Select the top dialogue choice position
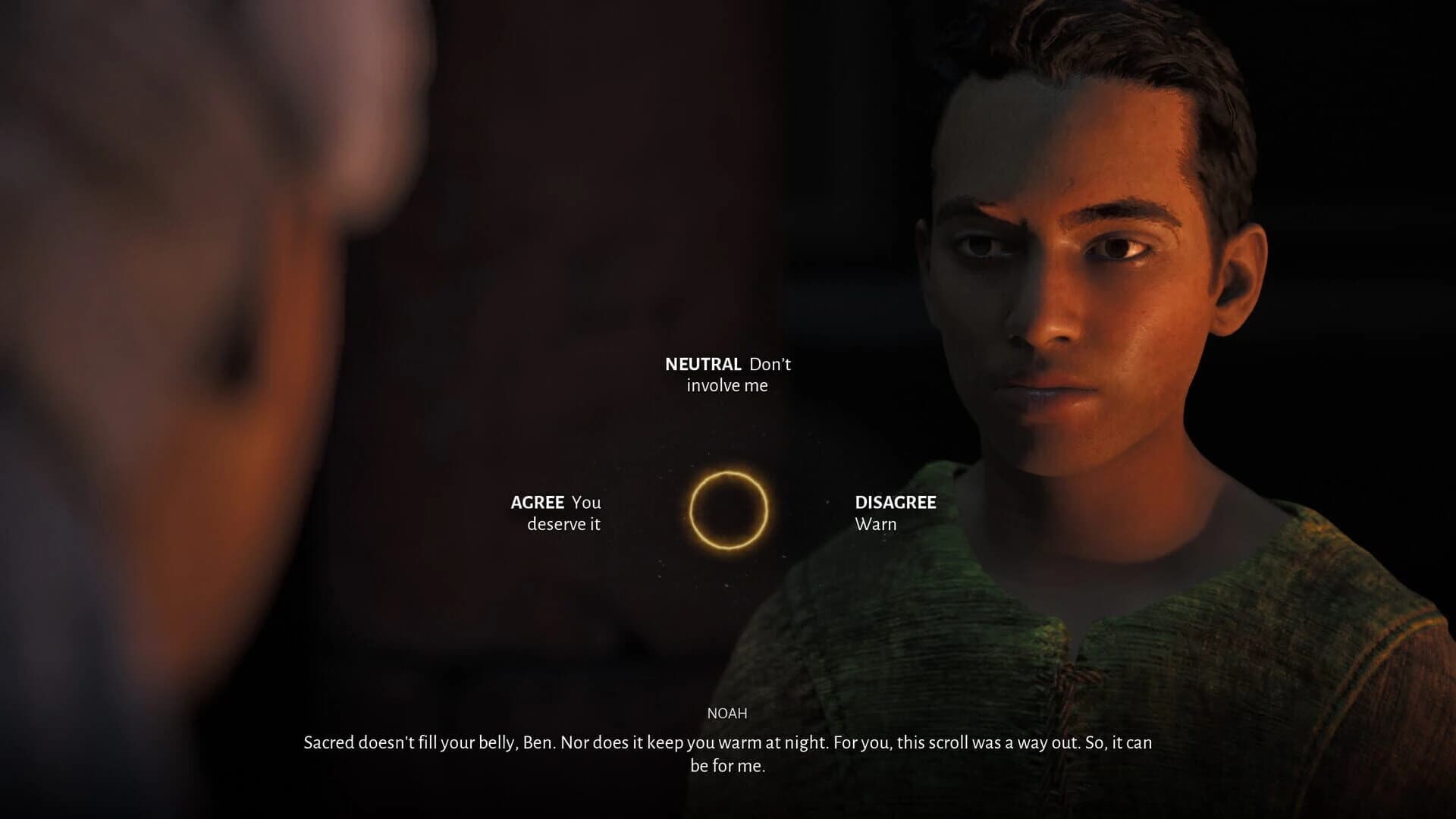 726,374
